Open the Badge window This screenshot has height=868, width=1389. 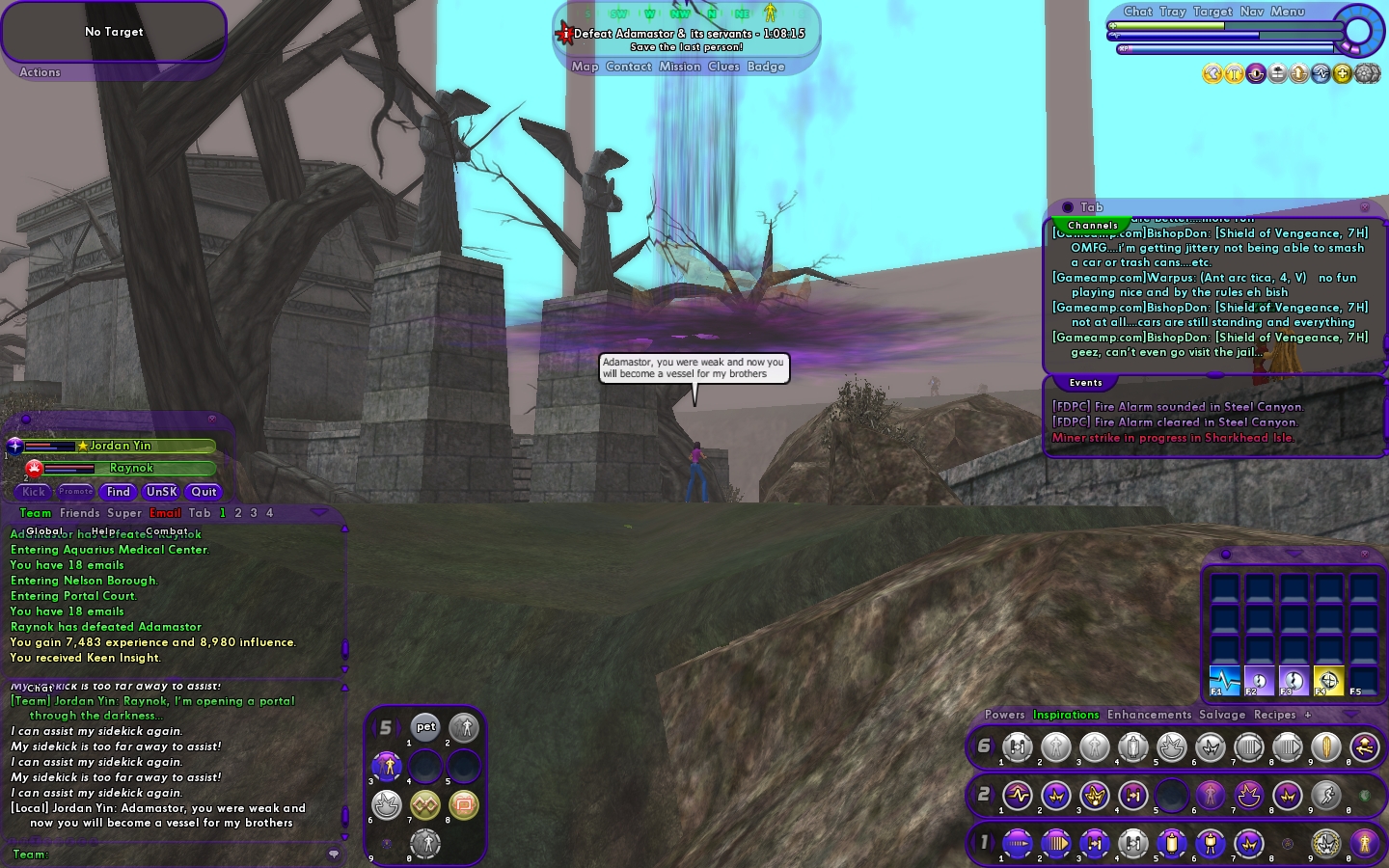766,67
